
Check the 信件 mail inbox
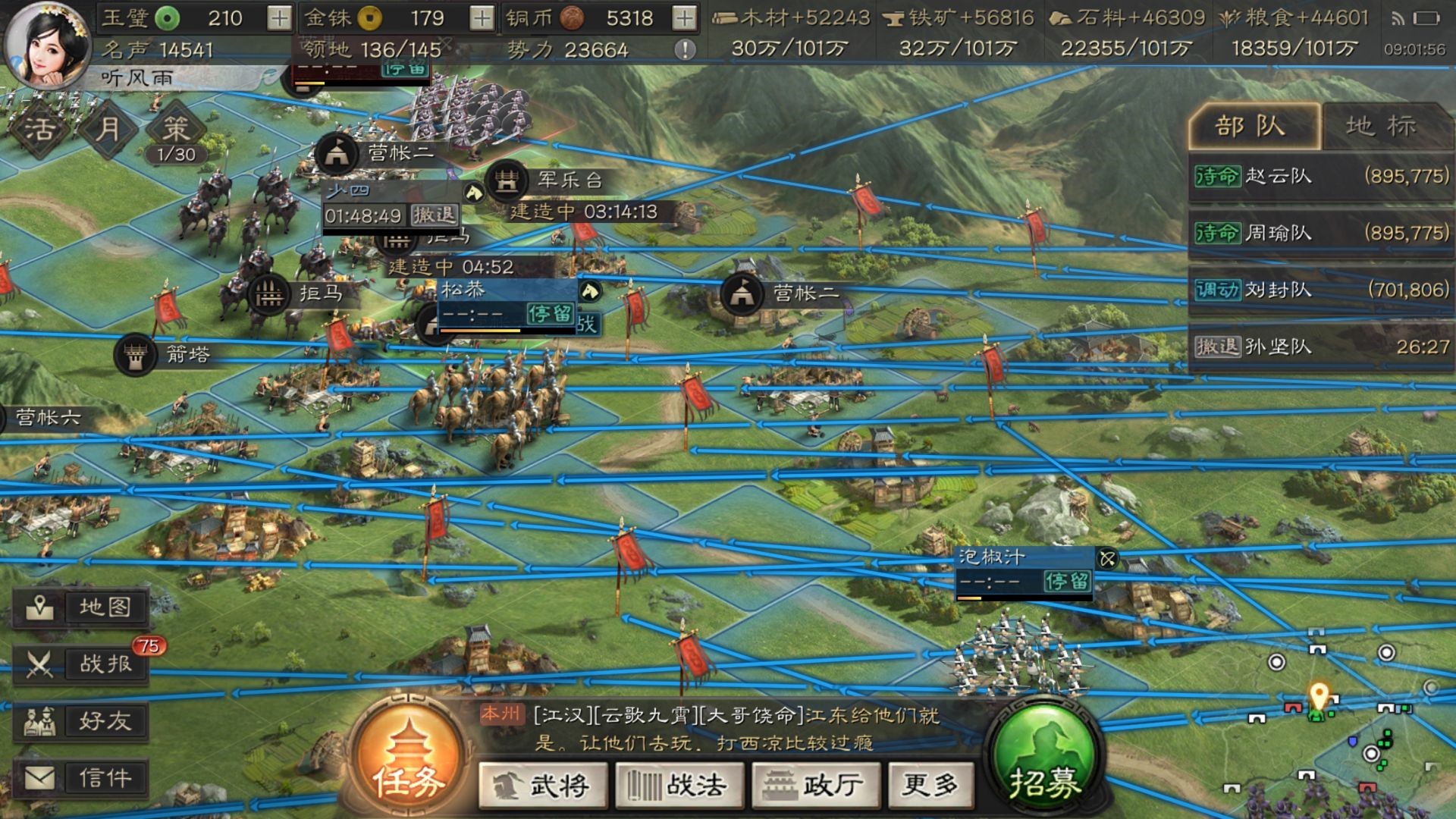[83, 778]
